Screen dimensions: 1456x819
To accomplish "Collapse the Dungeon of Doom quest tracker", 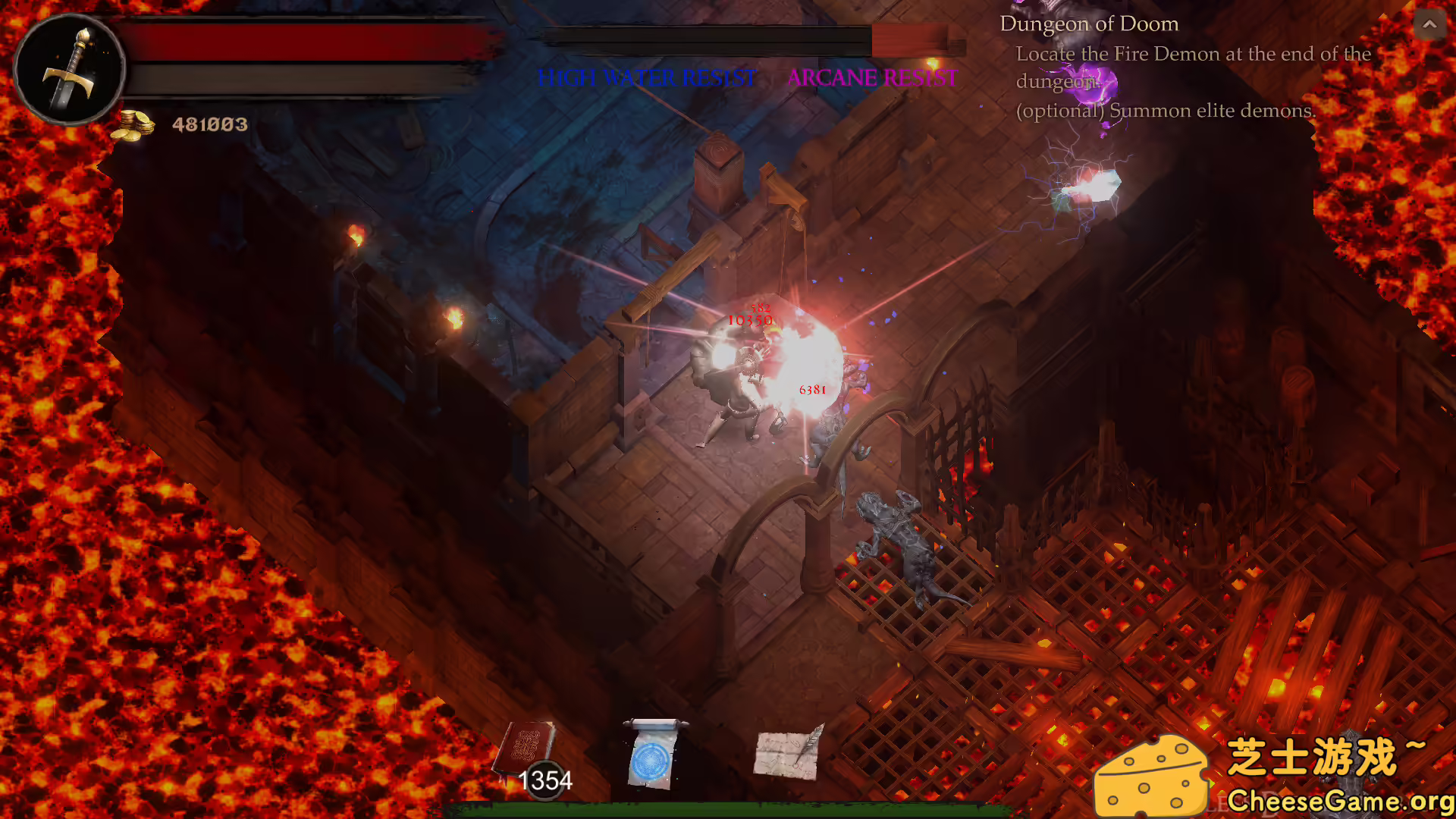I will pyautogui.click(x=1430, y=24).
